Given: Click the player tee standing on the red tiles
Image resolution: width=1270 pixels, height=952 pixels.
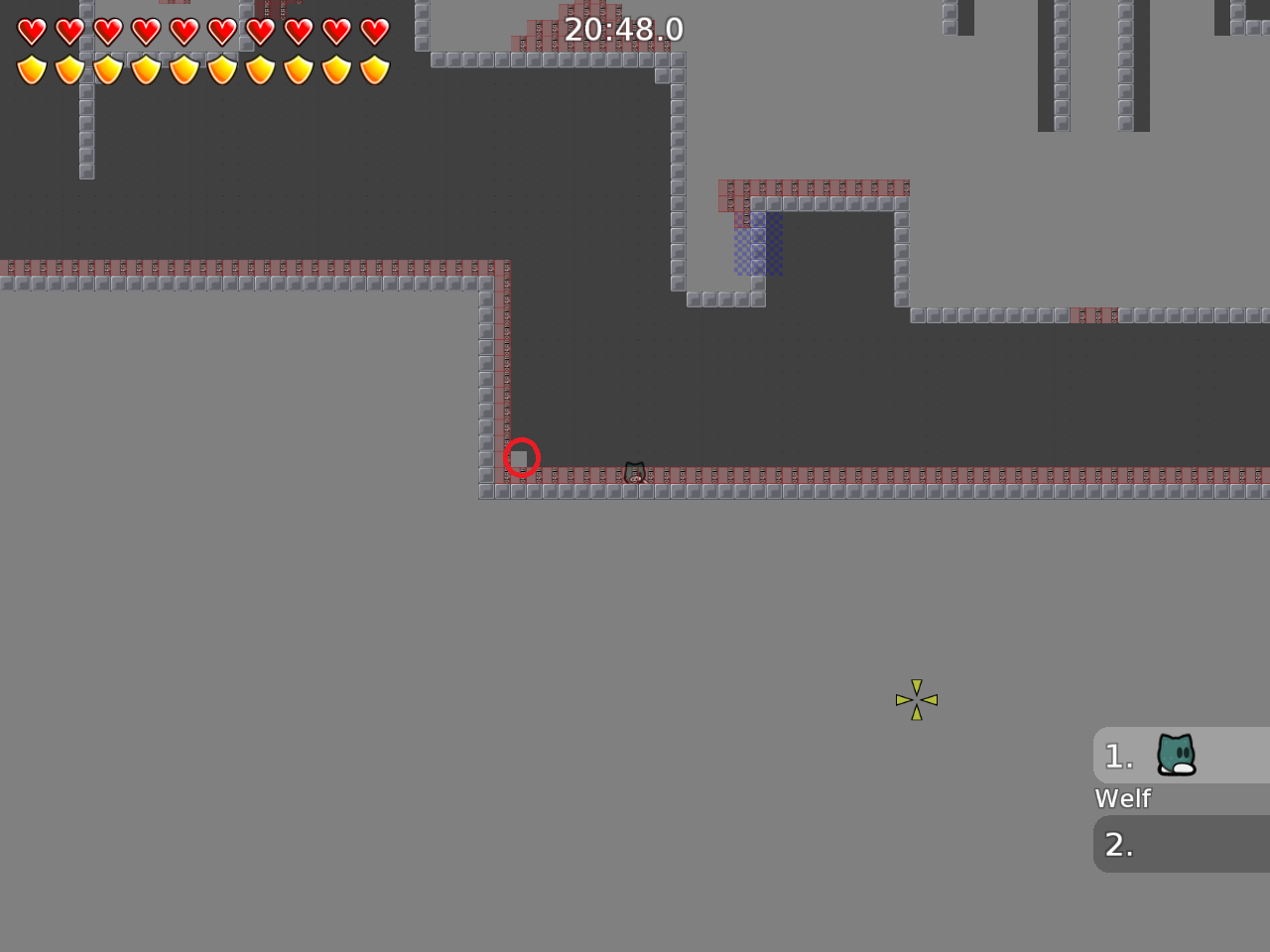Looking at the screenshot, I should coord(635,473).
